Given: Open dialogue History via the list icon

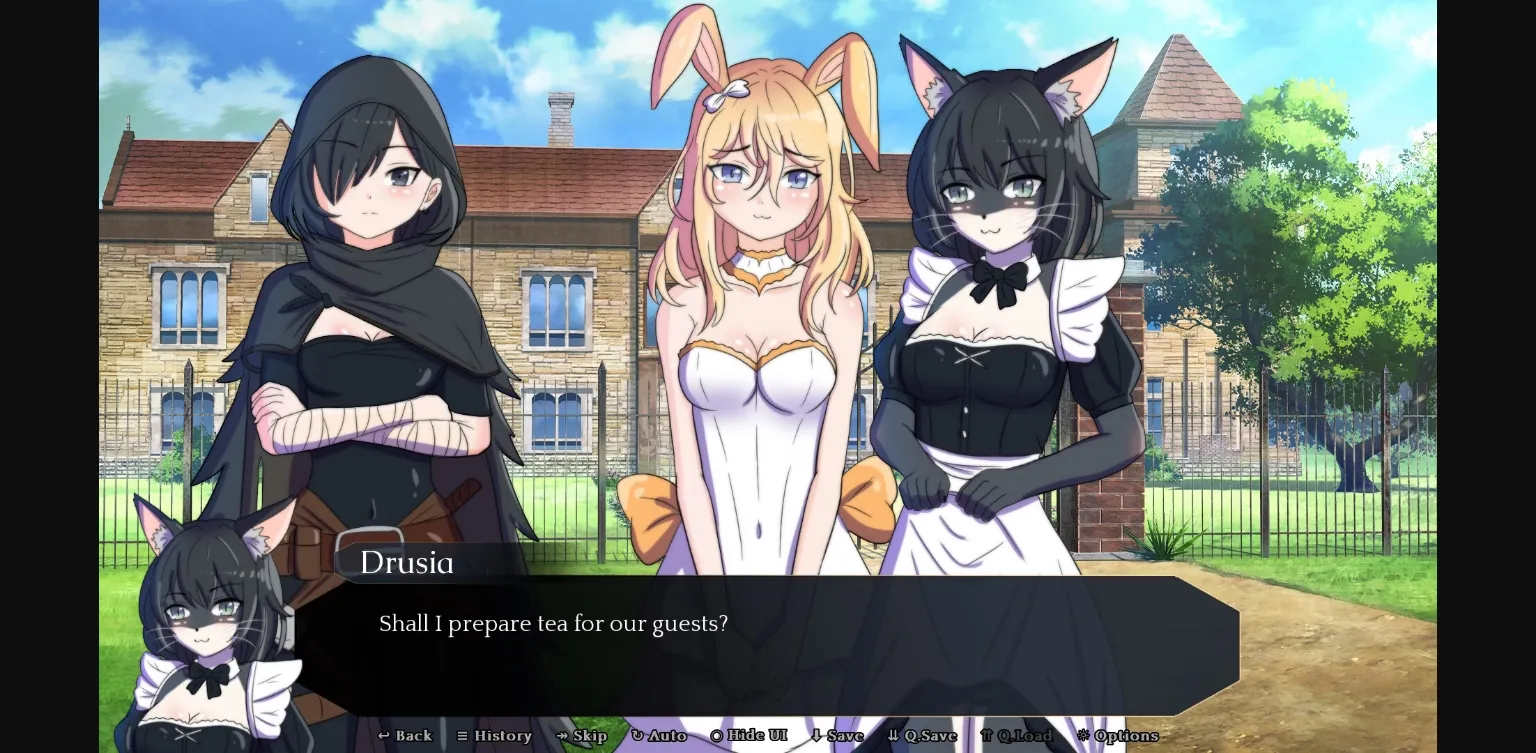Looking at the screenshot, I should click(463, 736).
